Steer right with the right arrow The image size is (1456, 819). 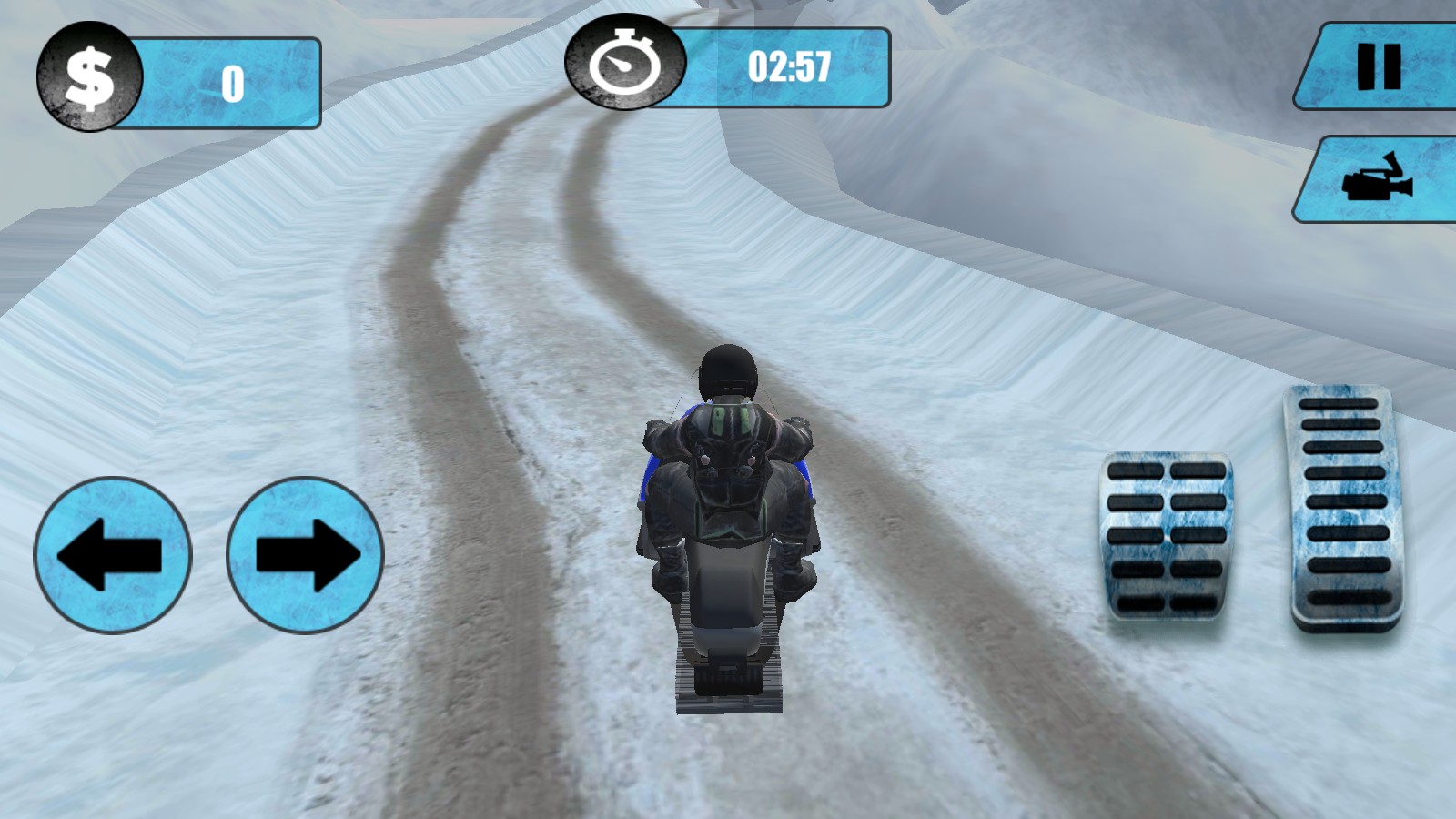click(x=305, y=555)
